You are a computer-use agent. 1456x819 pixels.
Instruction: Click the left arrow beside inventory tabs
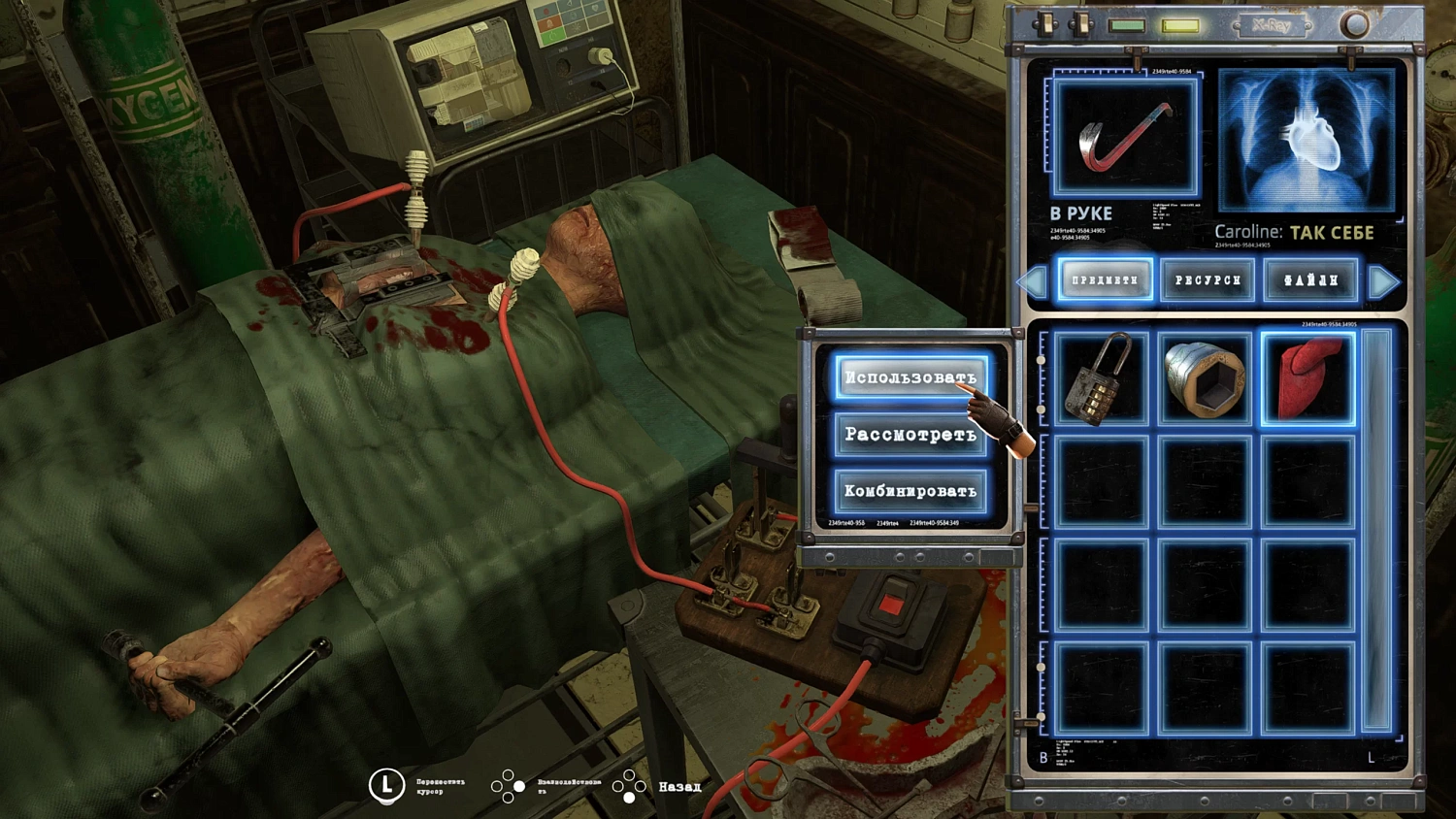coord(1033,281)
